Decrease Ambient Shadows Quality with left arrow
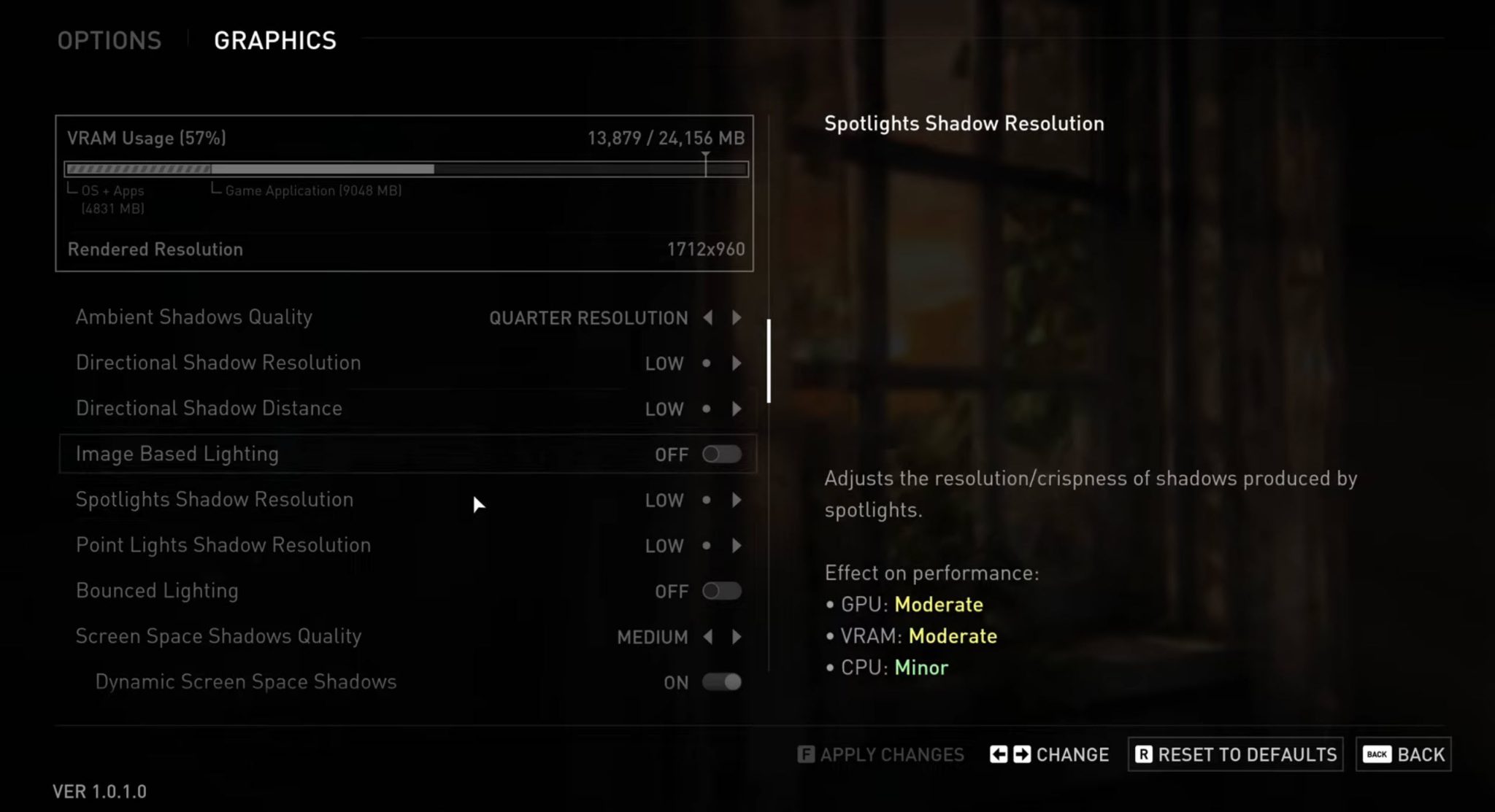Viewport: 1495px width, 812px height. 707,318
